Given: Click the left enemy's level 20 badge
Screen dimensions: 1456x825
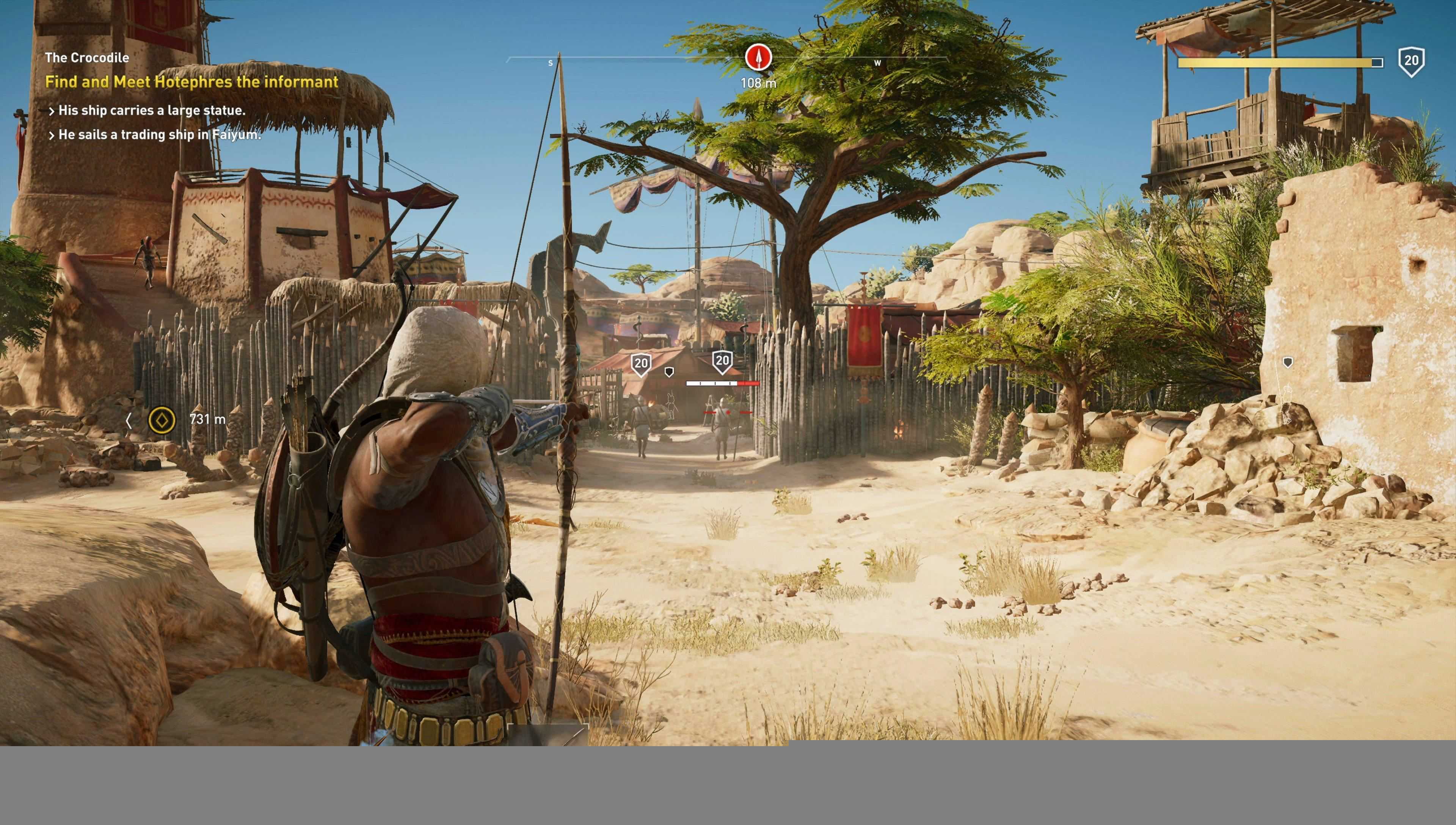Looking at the screenshot, I should pyautogui.click(x=641, y=364).
